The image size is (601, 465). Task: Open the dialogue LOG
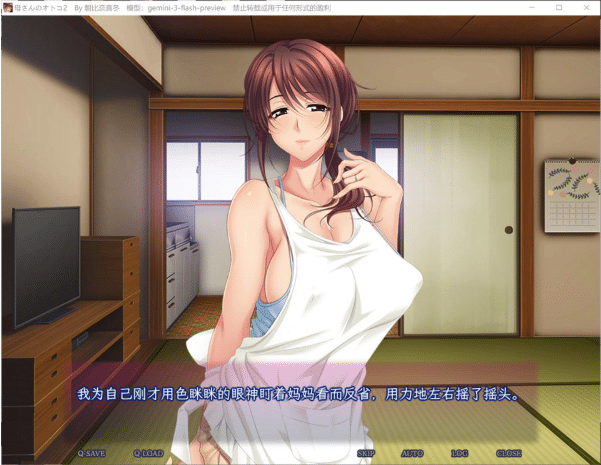pos(459,453)
